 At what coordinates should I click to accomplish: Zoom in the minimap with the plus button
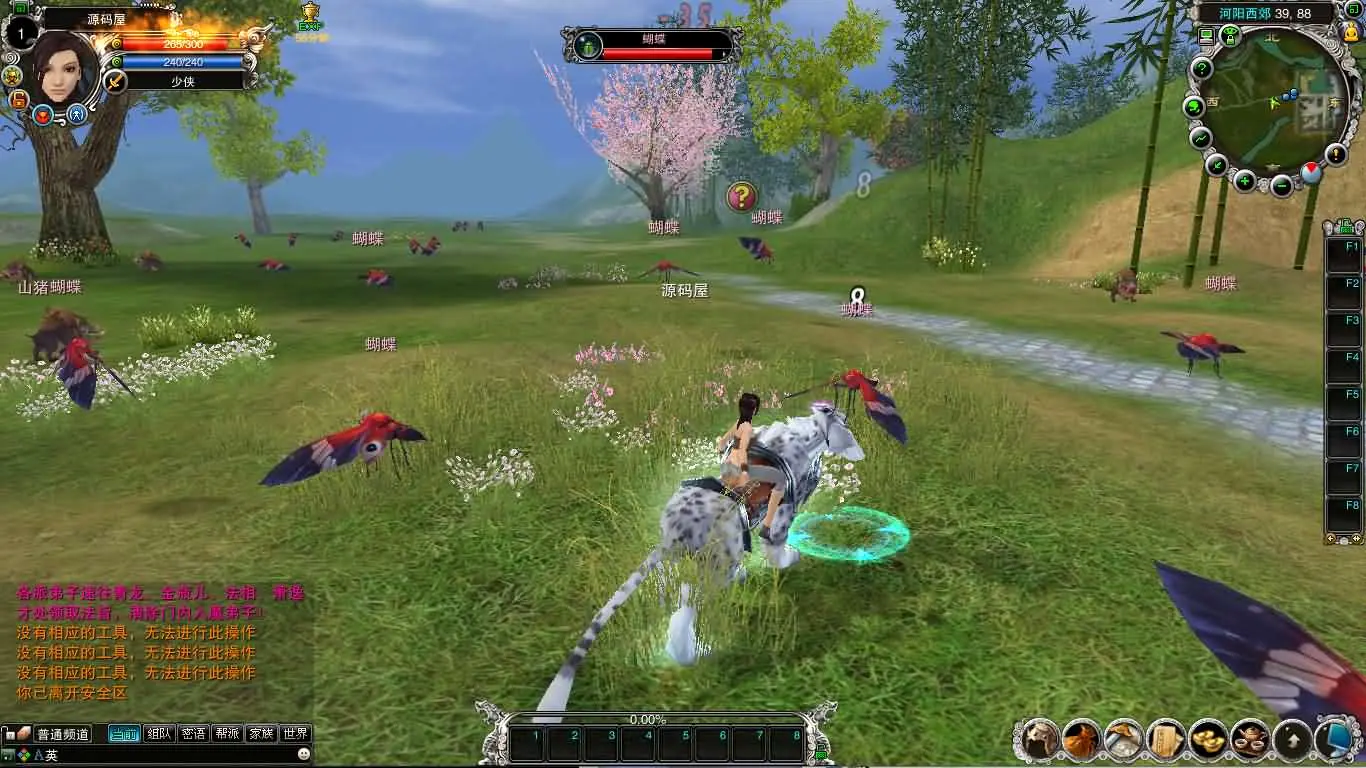1245,181
